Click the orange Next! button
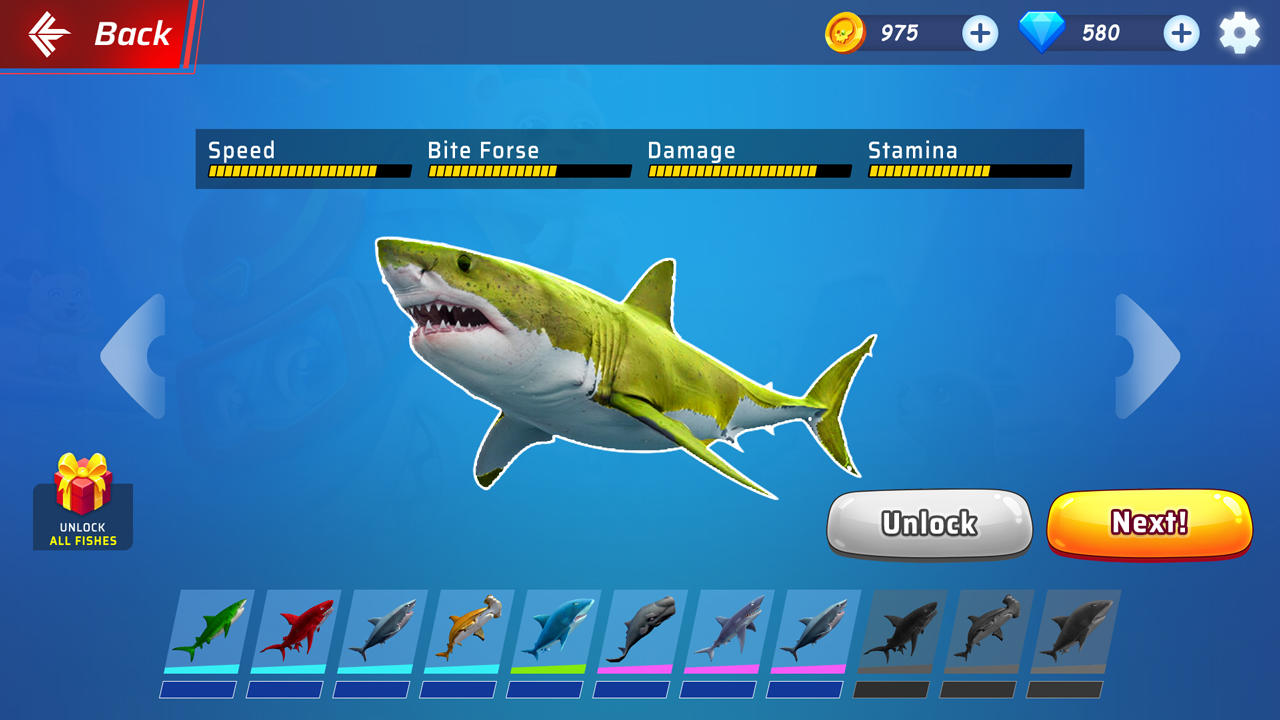This screenshot has width=1280, height=720. pos(1149,523)
